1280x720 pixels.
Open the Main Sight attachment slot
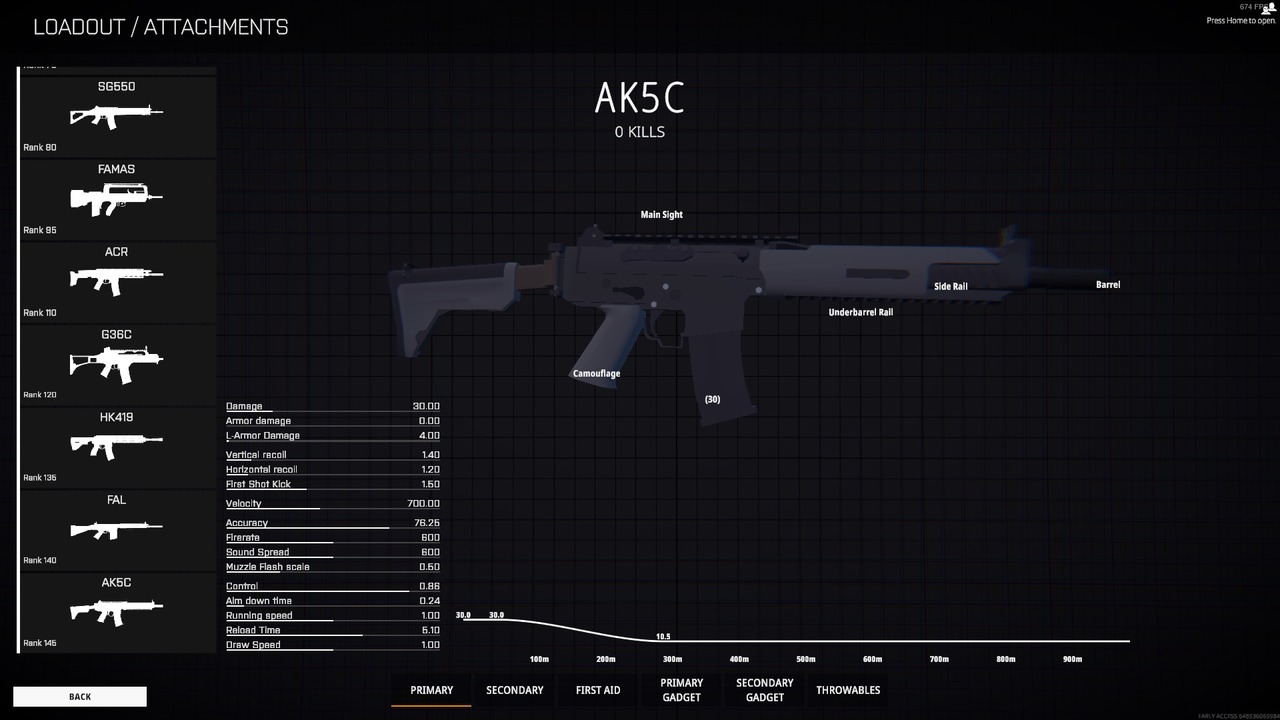[x=662, y=215]
